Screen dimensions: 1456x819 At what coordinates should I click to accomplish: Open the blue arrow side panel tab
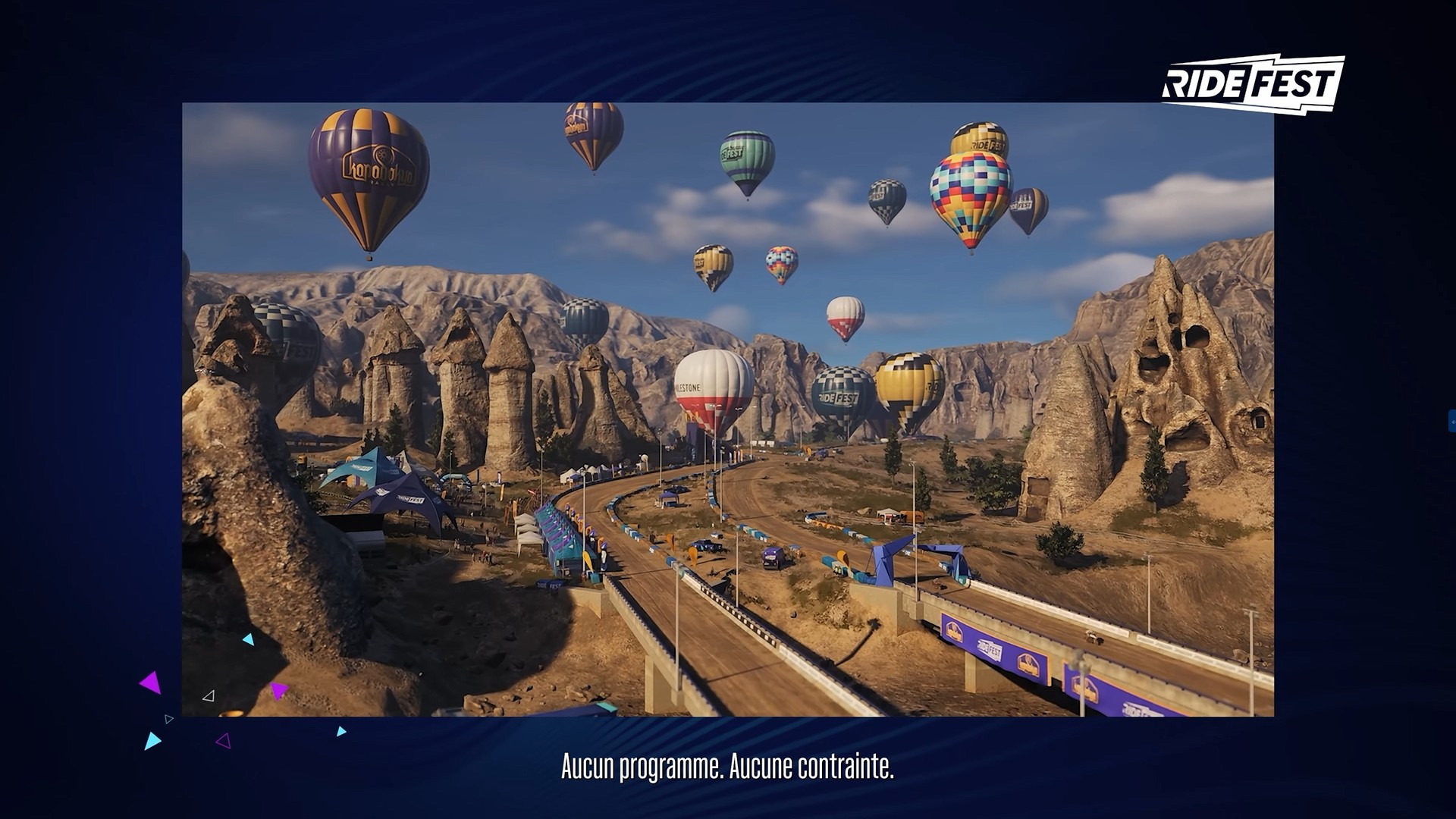(x=1452, y=421)
